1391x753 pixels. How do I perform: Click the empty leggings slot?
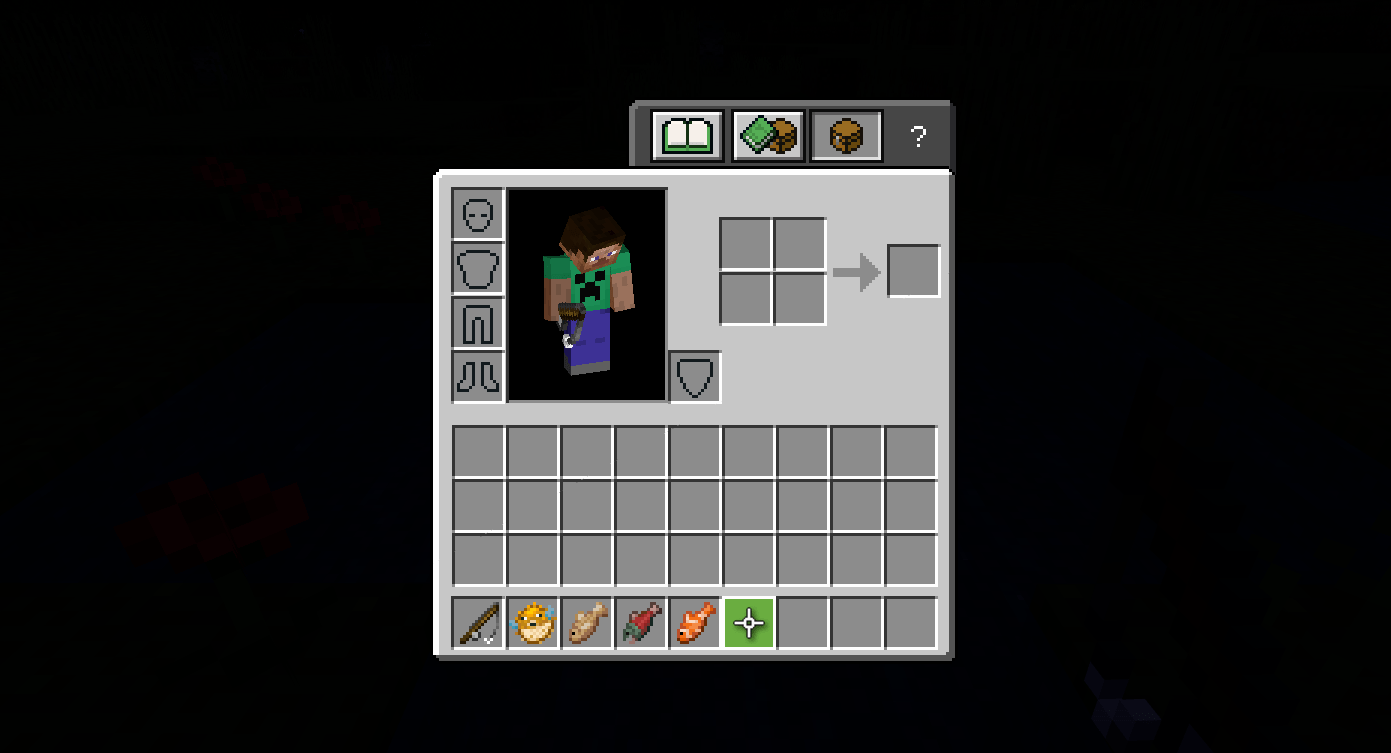point(477,322)
